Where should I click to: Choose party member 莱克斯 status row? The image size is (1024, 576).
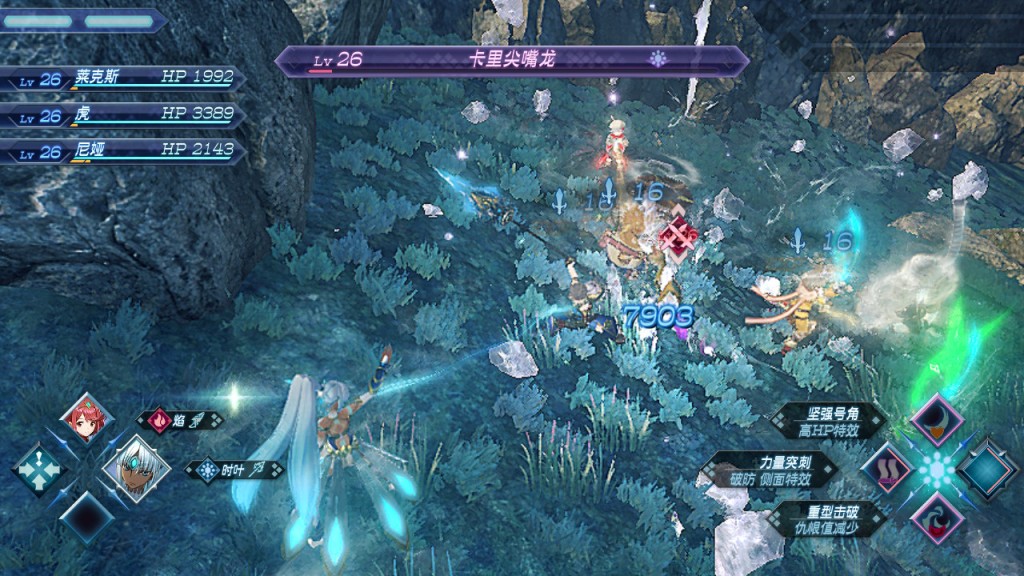click(x=120, y=79)
